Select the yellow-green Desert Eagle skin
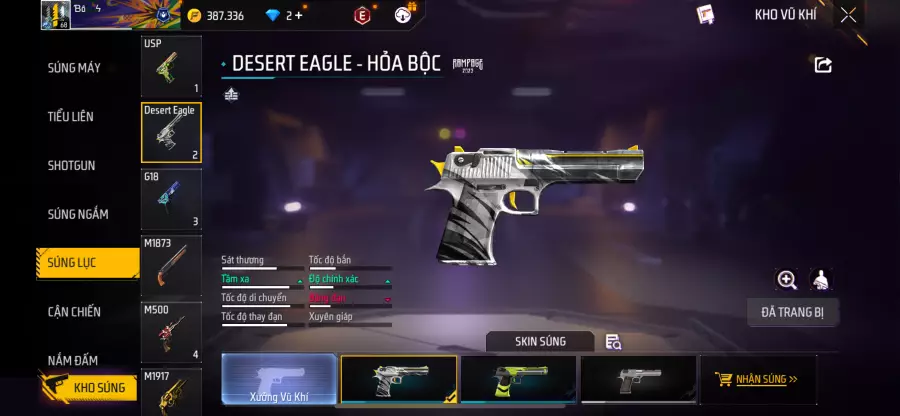900x416 pixels. [x=518, y=380]
